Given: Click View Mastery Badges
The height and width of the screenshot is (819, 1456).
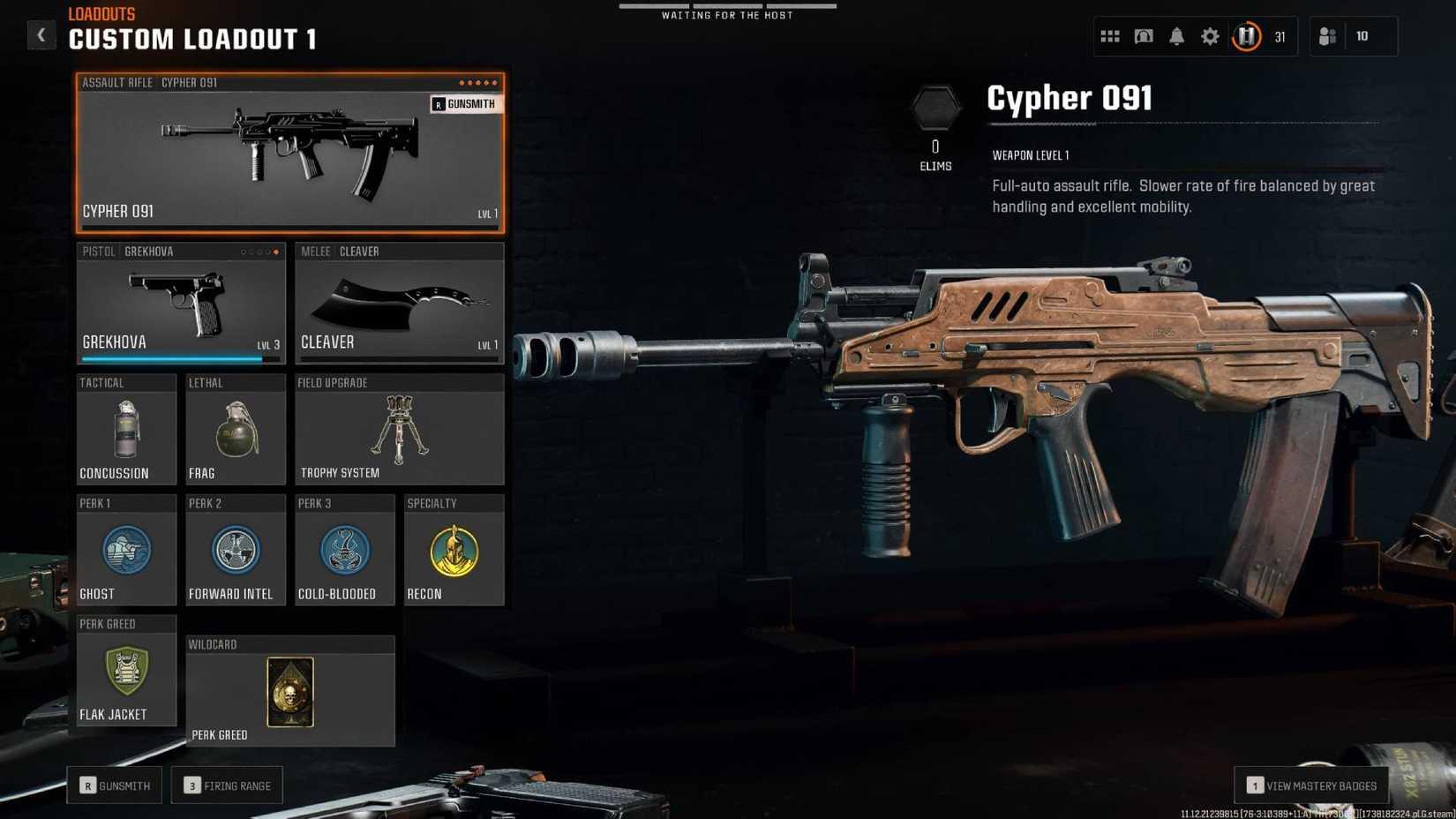Looking at the screenshot, I should pyautogui.click(x=1311, y=785).
